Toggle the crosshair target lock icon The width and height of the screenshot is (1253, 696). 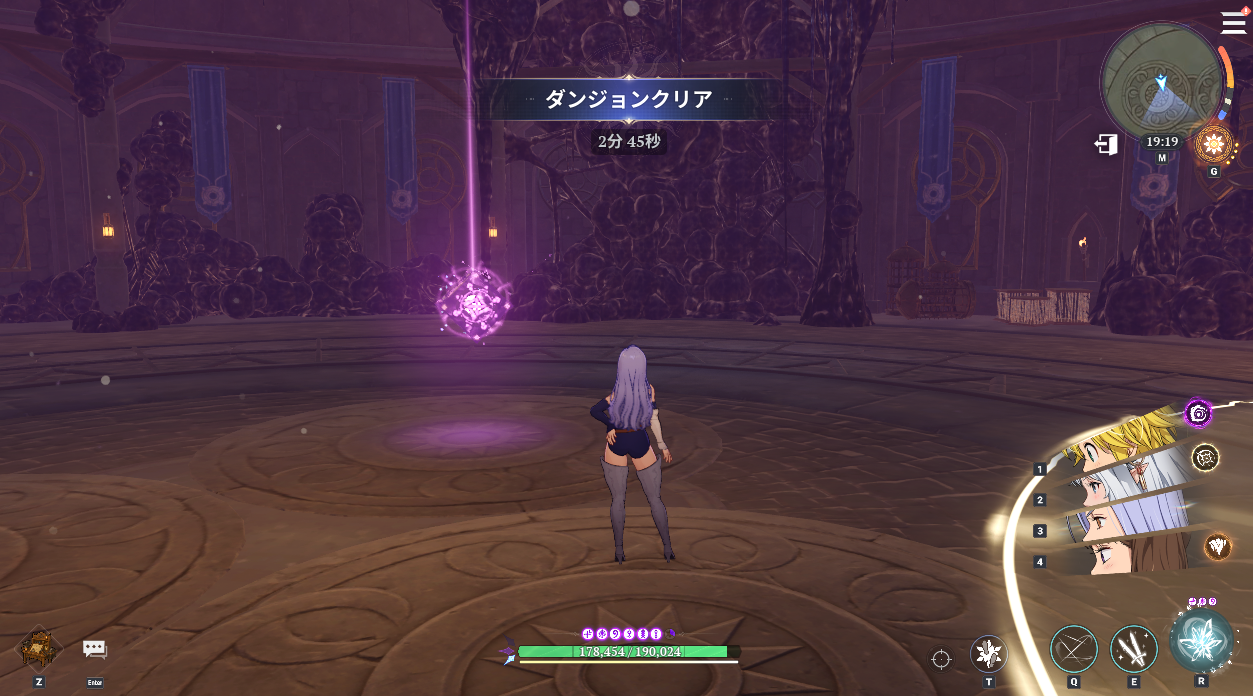[x=941, y=659]
